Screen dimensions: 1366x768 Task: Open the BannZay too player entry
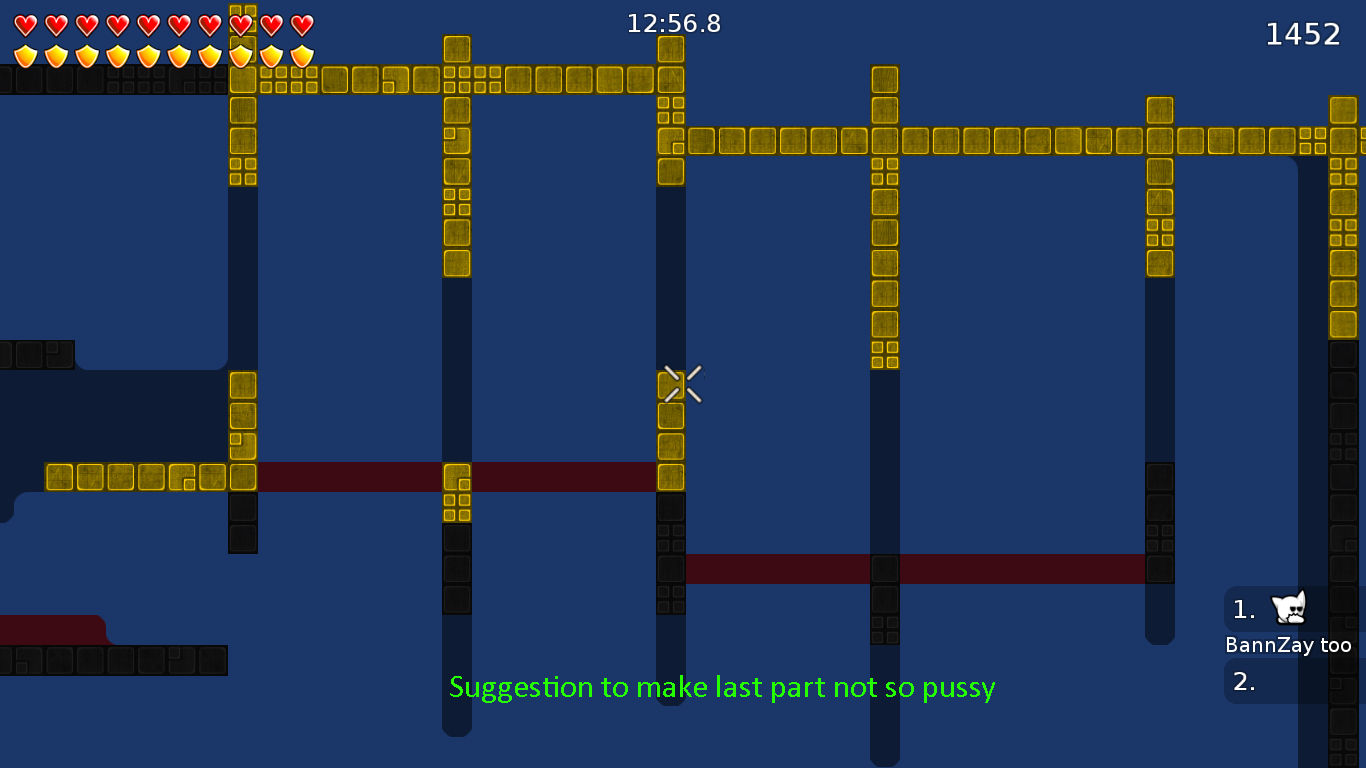point(1288,645)
